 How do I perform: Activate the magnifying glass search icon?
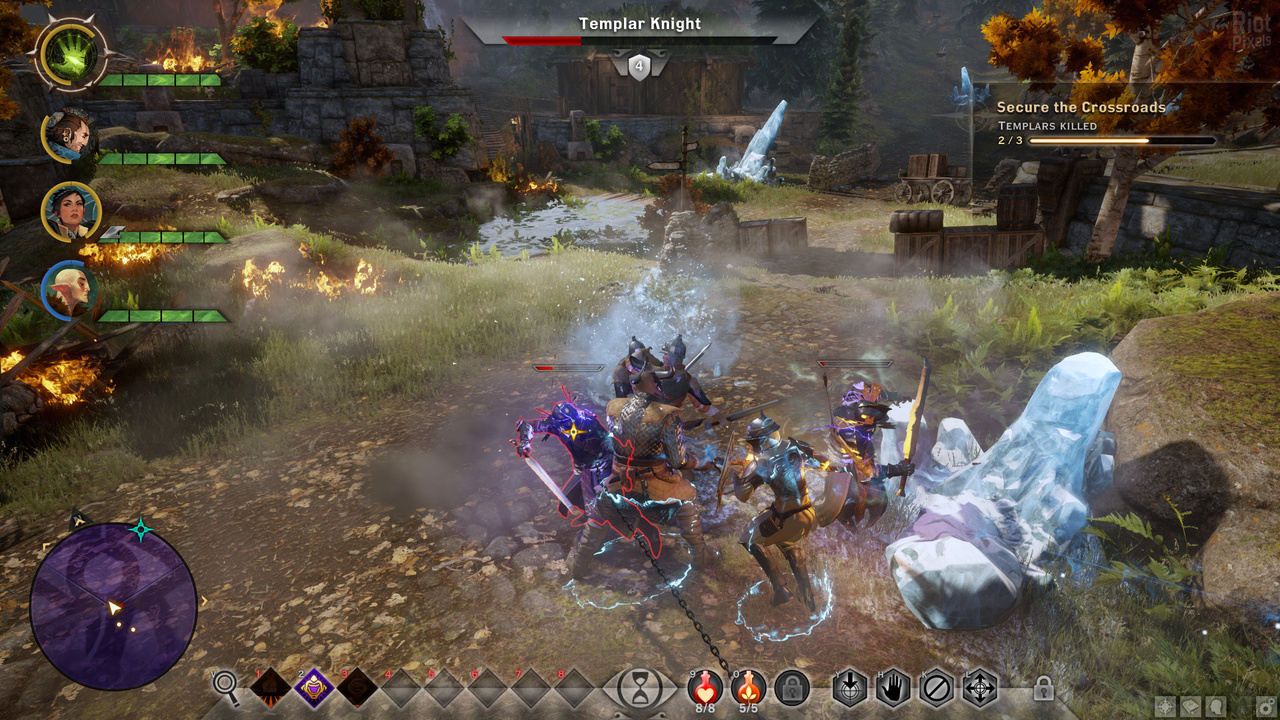pos(227,686)
